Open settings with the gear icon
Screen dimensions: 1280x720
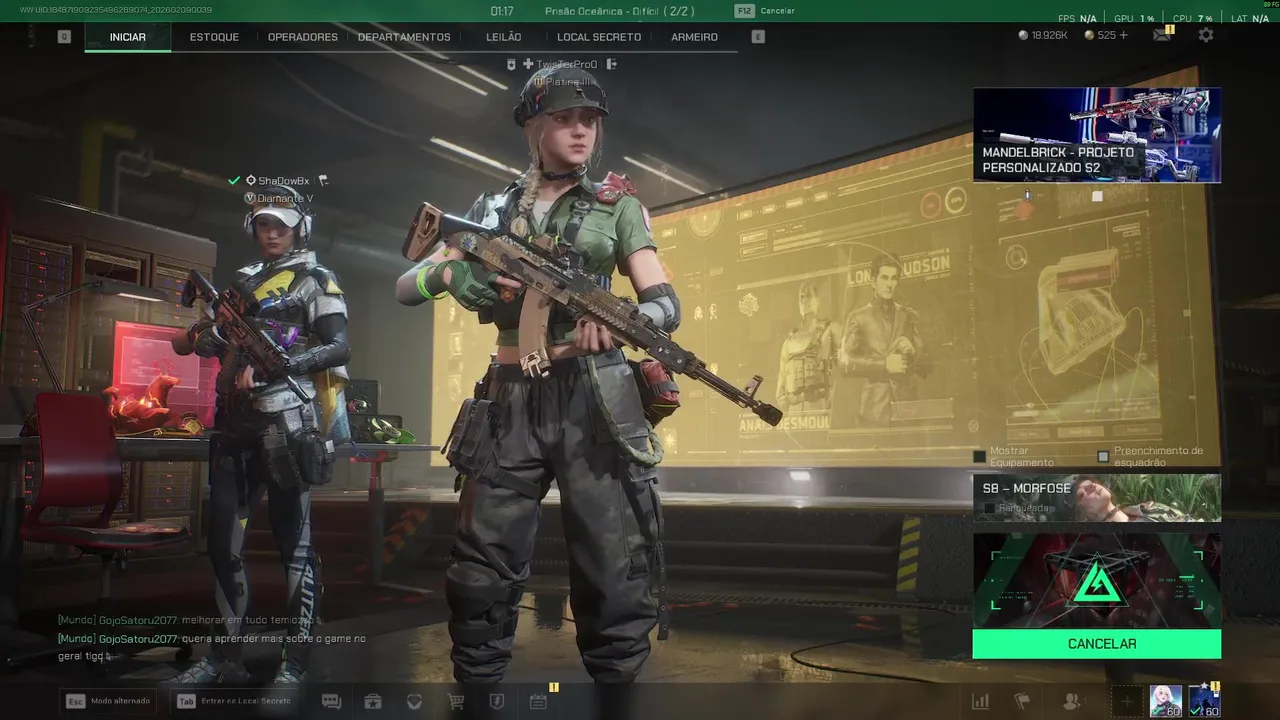coord(1206,35)
